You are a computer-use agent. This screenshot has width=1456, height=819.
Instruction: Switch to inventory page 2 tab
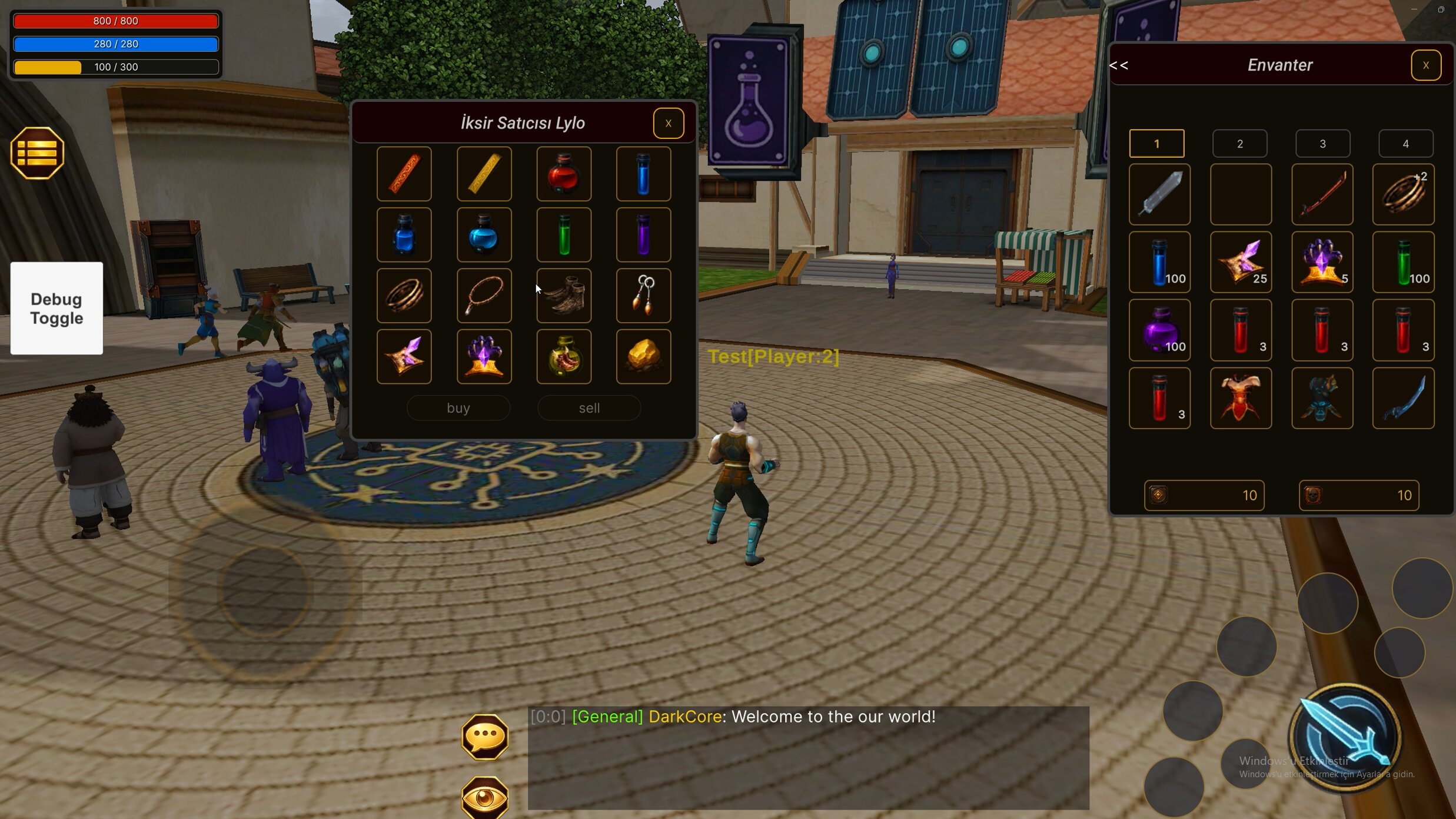pyautogui.click(x=1239, y=144)
